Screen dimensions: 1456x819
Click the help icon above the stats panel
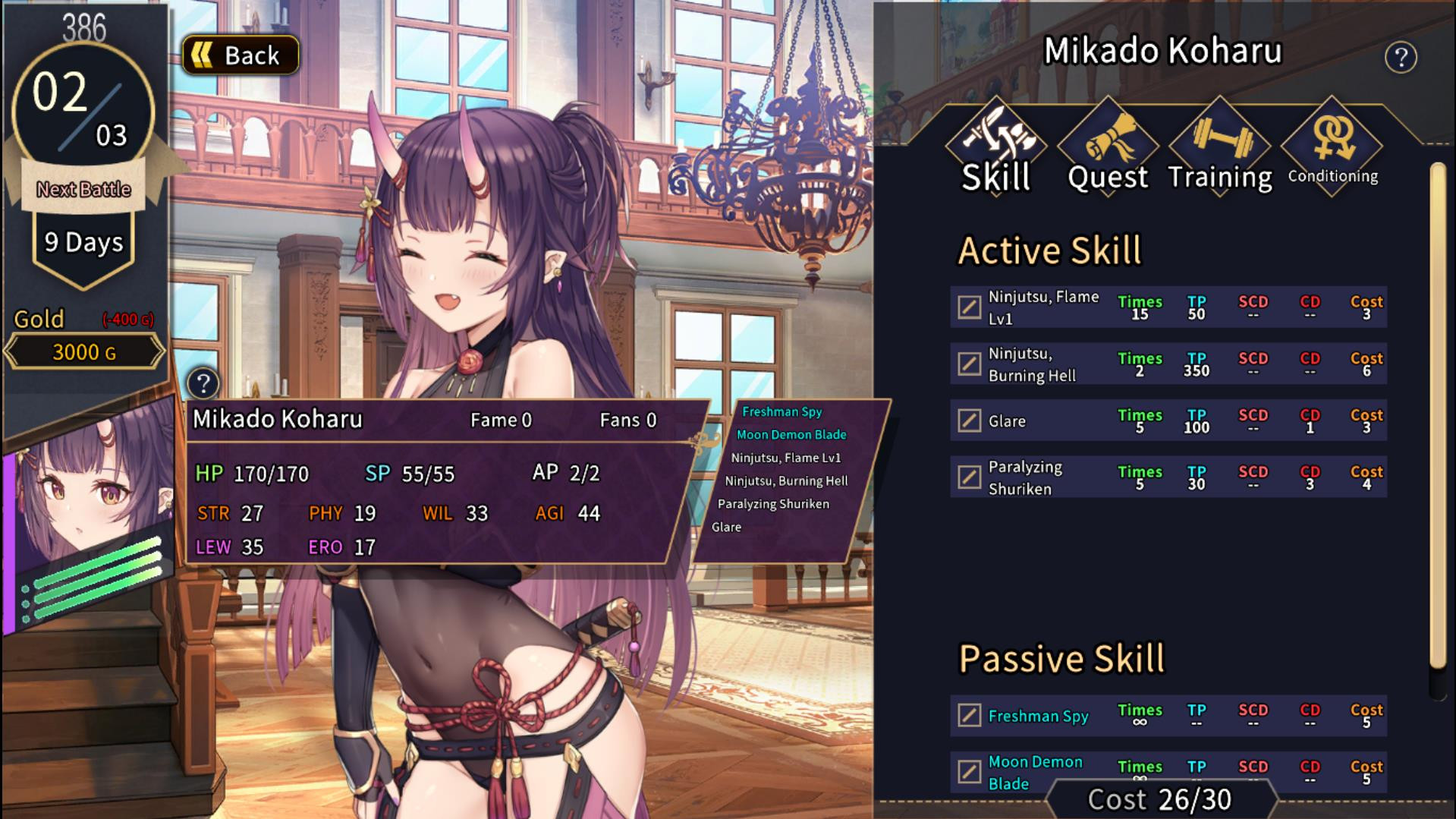(x=203, y=383)
